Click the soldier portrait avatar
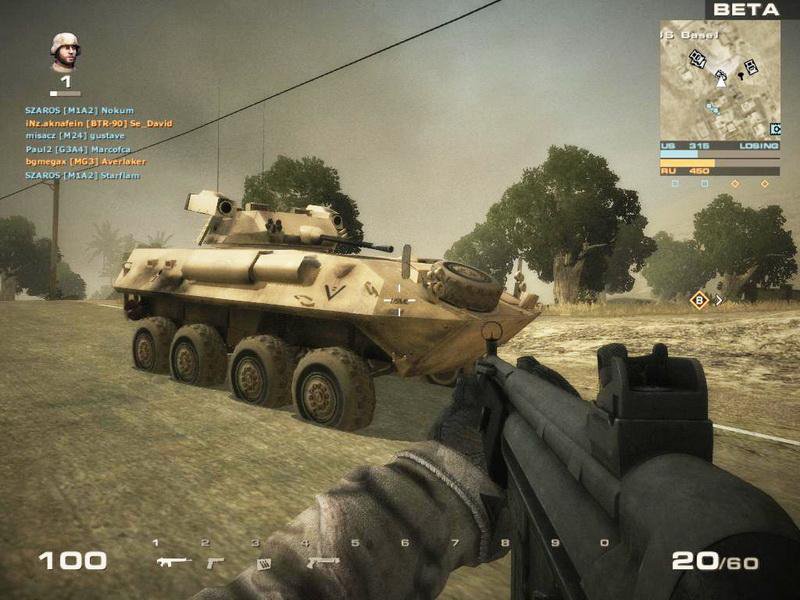Image resolution: width=800 pixels, height=600 pixels. [x=65, y=51]
